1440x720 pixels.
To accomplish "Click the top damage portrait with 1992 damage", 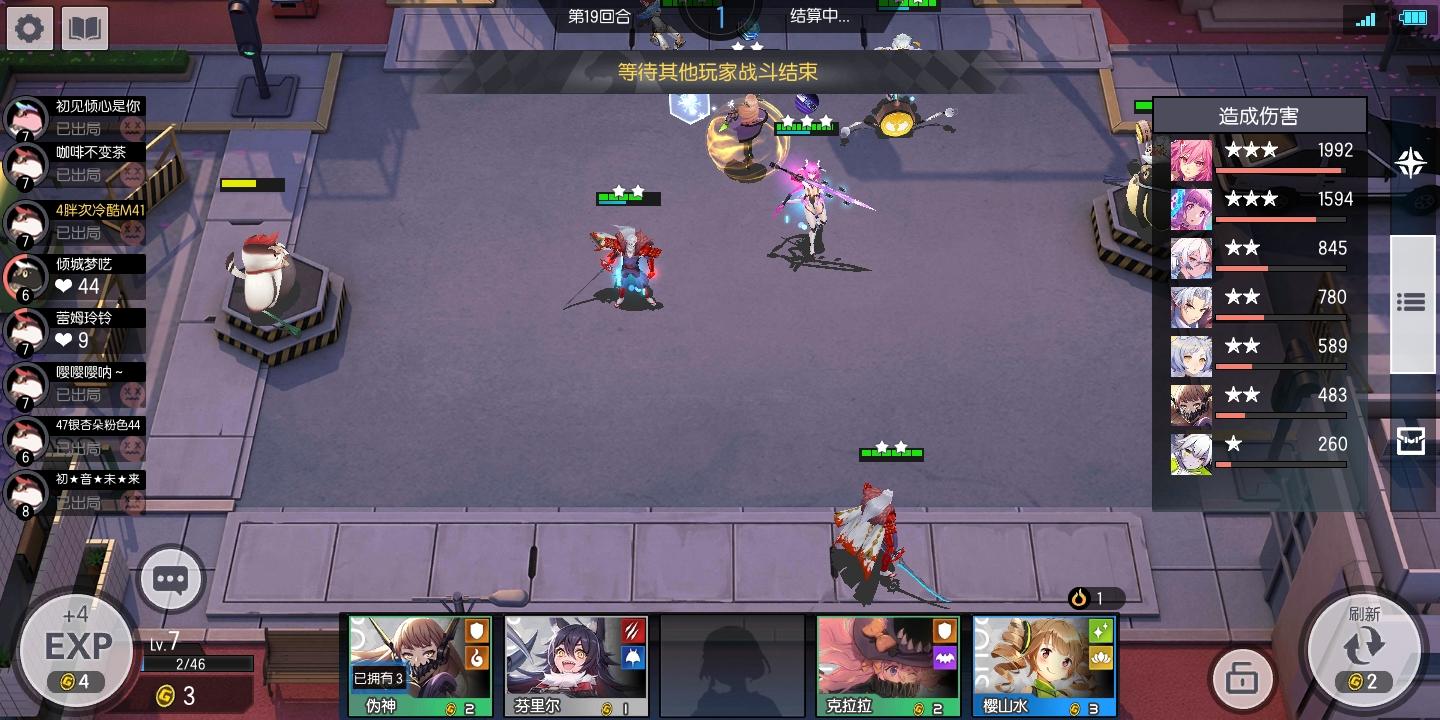I will (x=1190, y=160).
